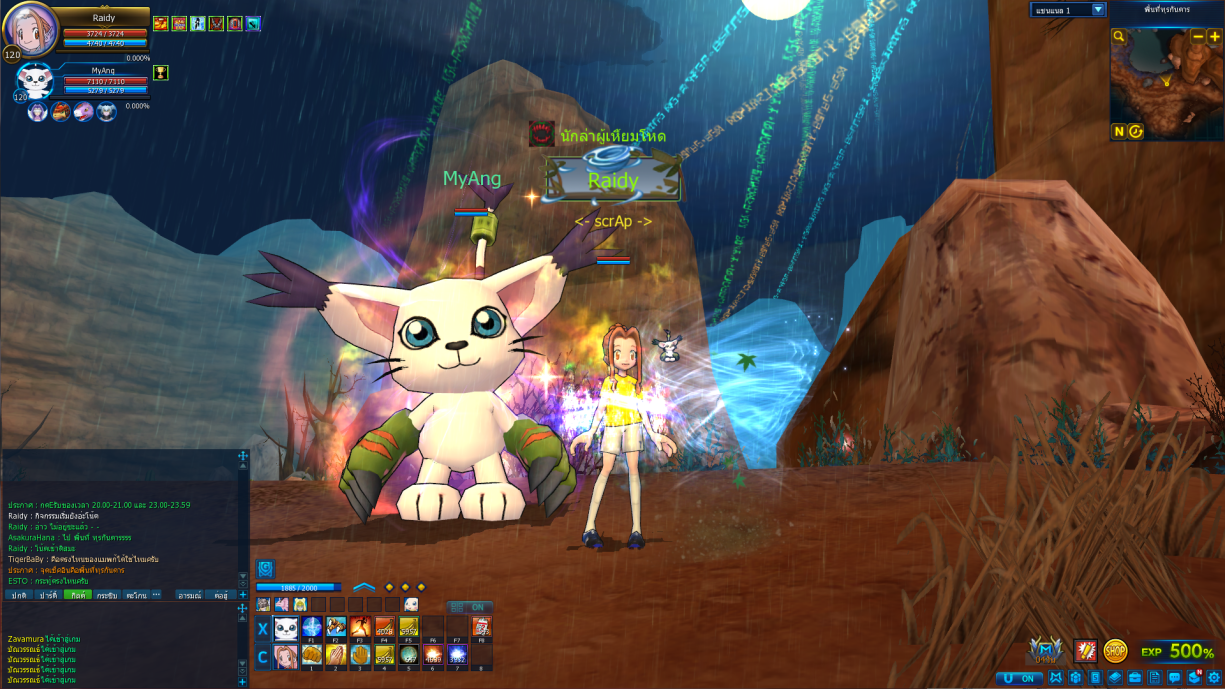Open the gold SHOP coin button

point(1115,651)
